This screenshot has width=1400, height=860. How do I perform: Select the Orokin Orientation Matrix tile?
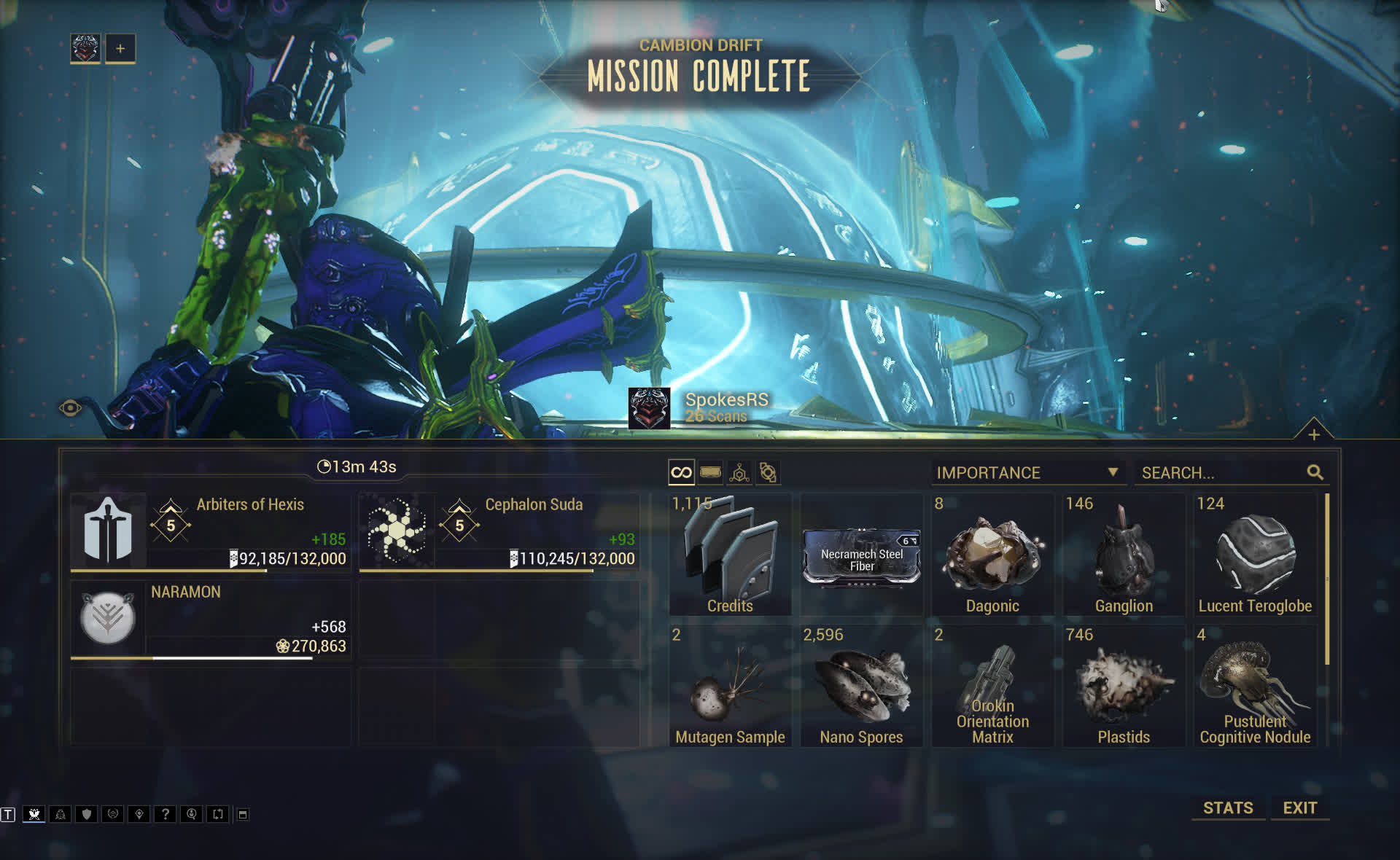992,686
